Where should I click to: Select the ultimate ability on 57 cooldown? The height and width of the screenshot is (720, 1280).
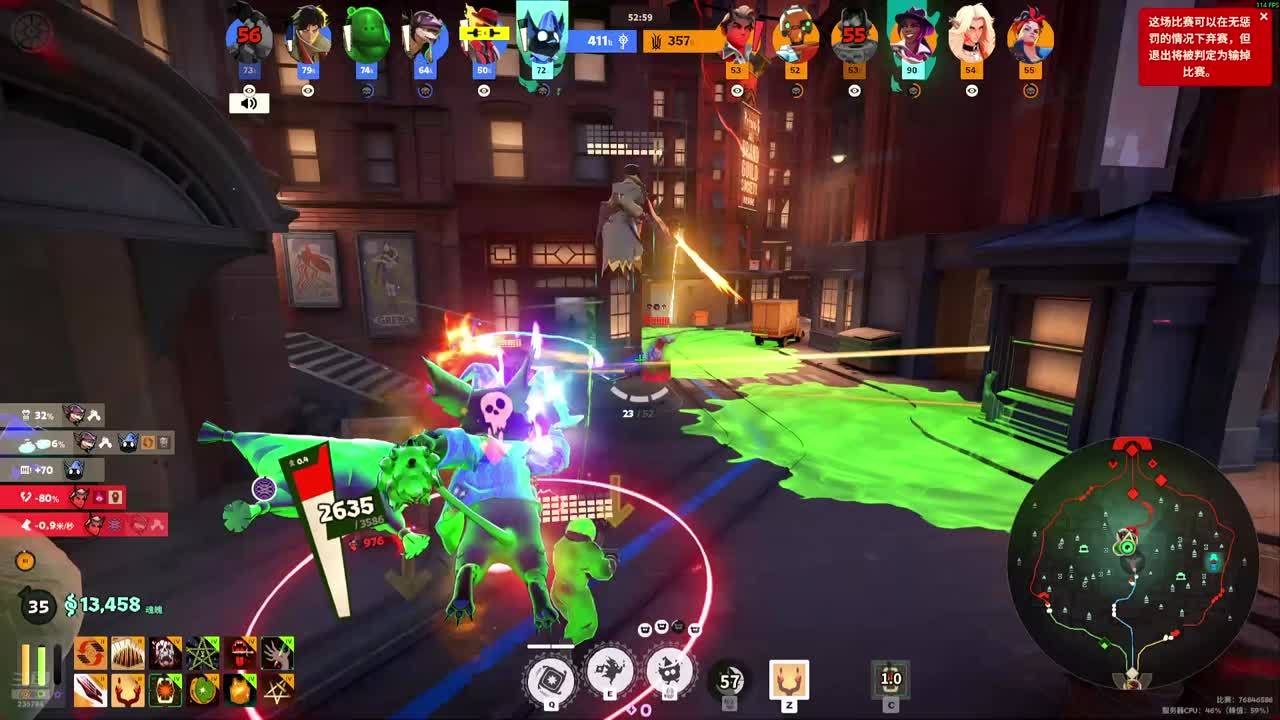pos(730,681)
